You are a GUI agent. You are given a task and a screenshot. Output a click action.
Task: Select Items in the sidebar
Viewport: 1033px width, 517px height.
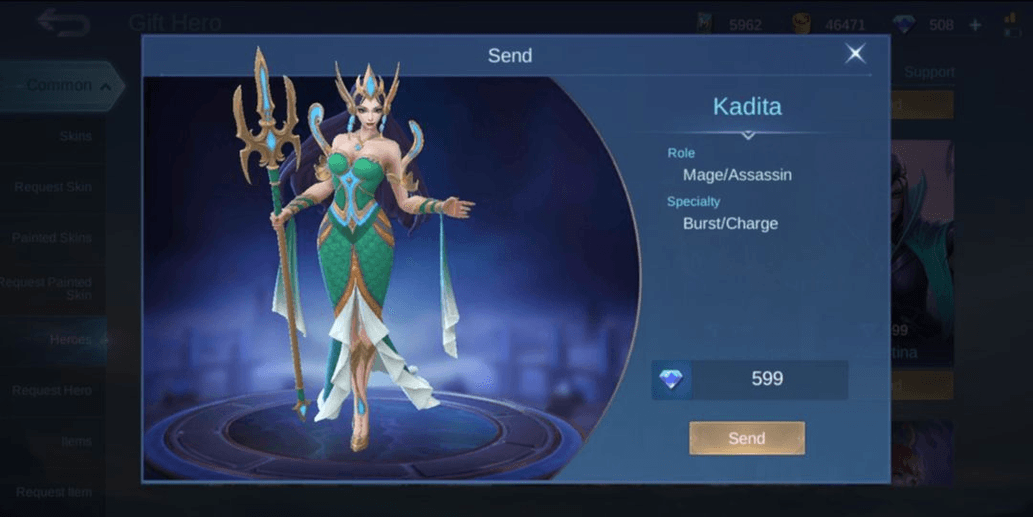coord(75,441)
